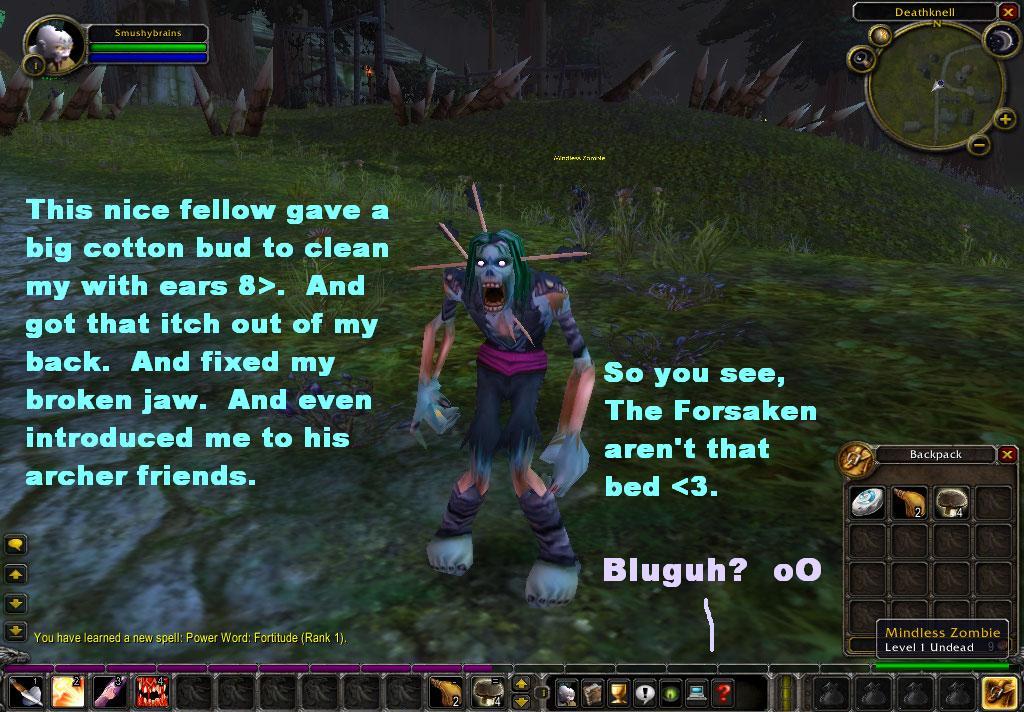Screen dimensions: 1024x712
Task: Toggle the backpack button on bag bar
Action: pos(999,692)
